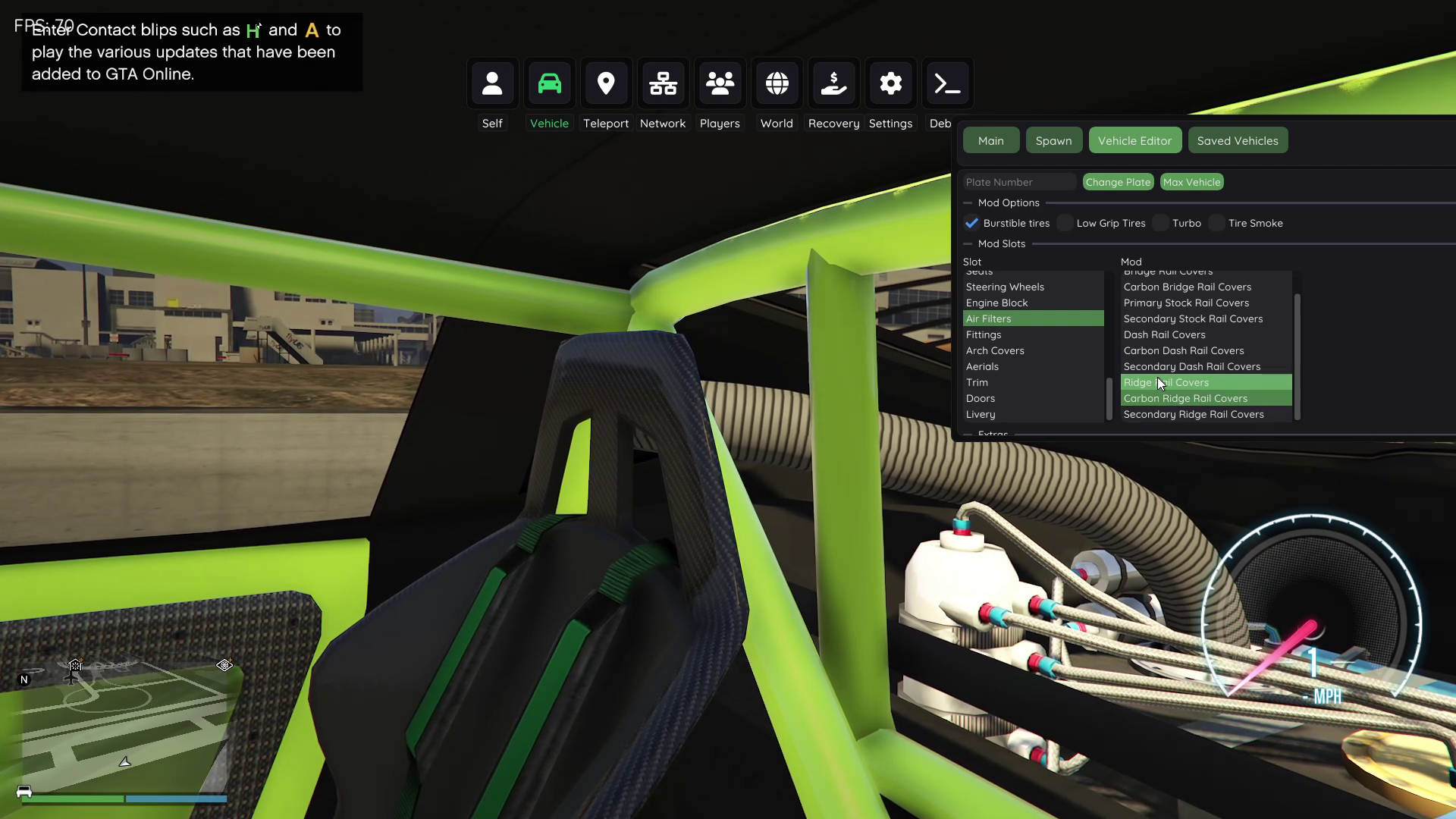Click the Plate Number text field
The width and height of the screenshot is (1456, 819).
(x=1018, y=182)
